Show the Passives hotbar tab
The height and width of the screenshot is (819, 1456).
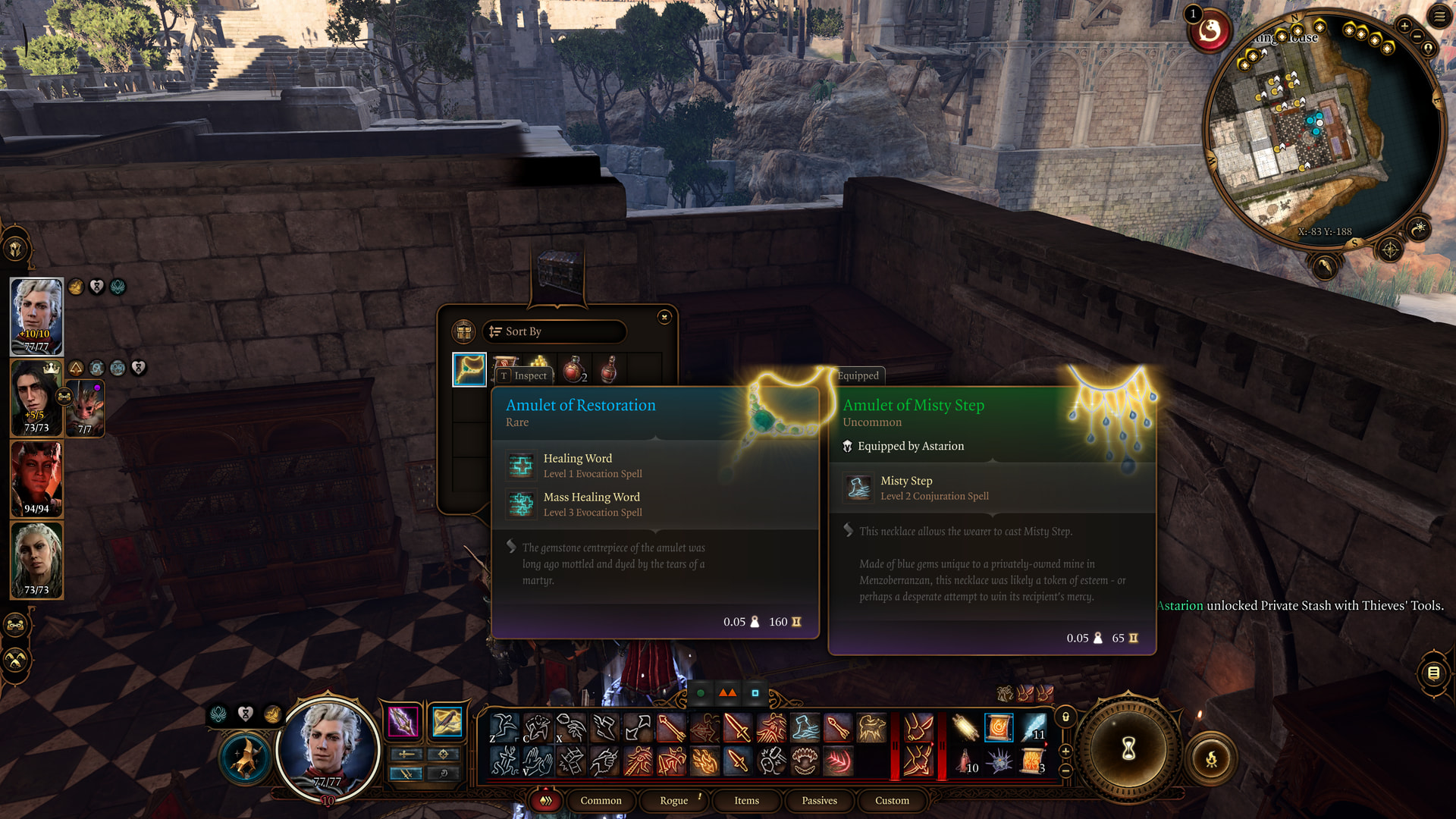click(819, 800)
